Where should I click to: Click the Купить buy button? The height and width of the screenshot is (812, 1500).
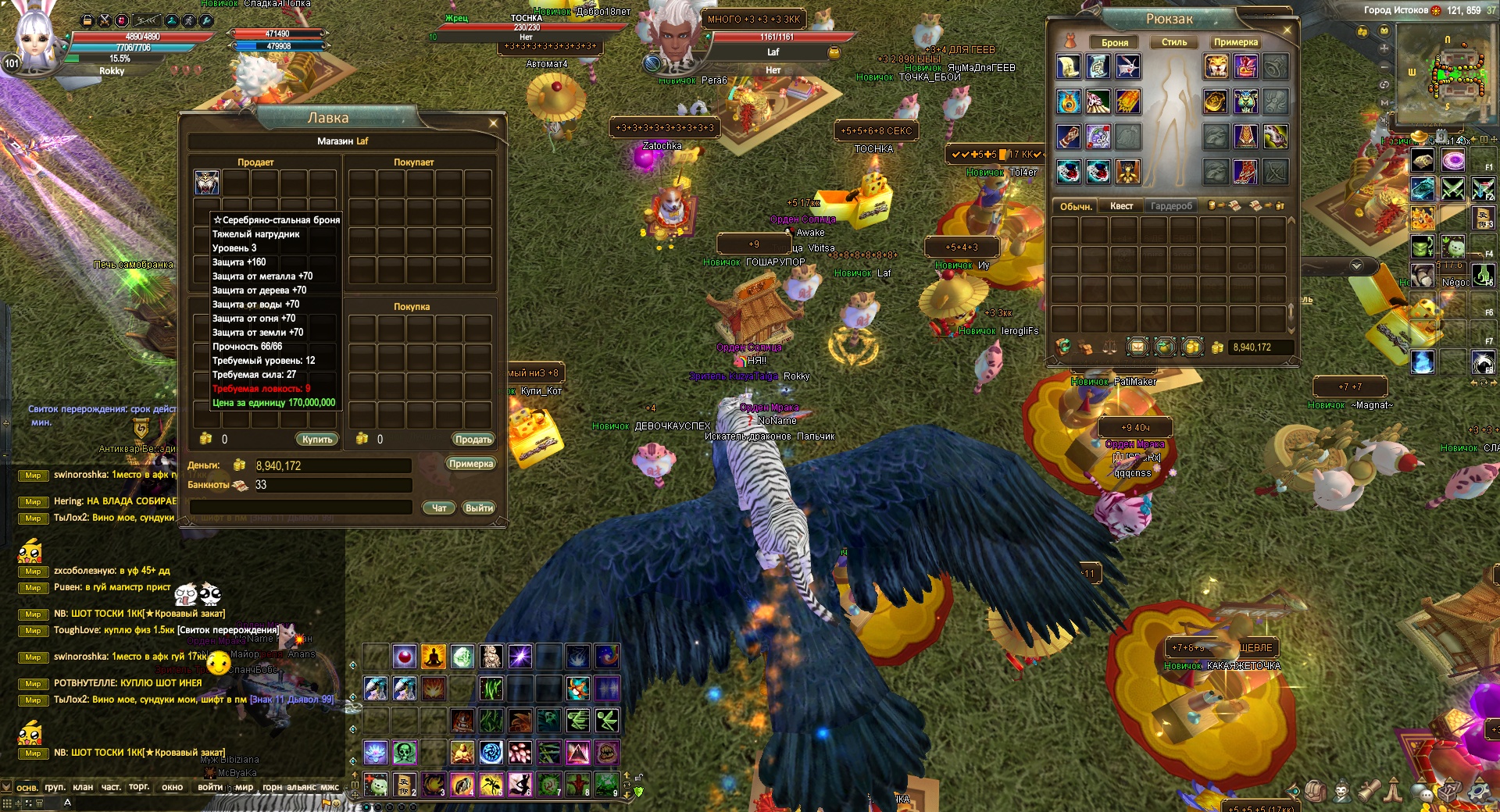(x=317, y=440)
